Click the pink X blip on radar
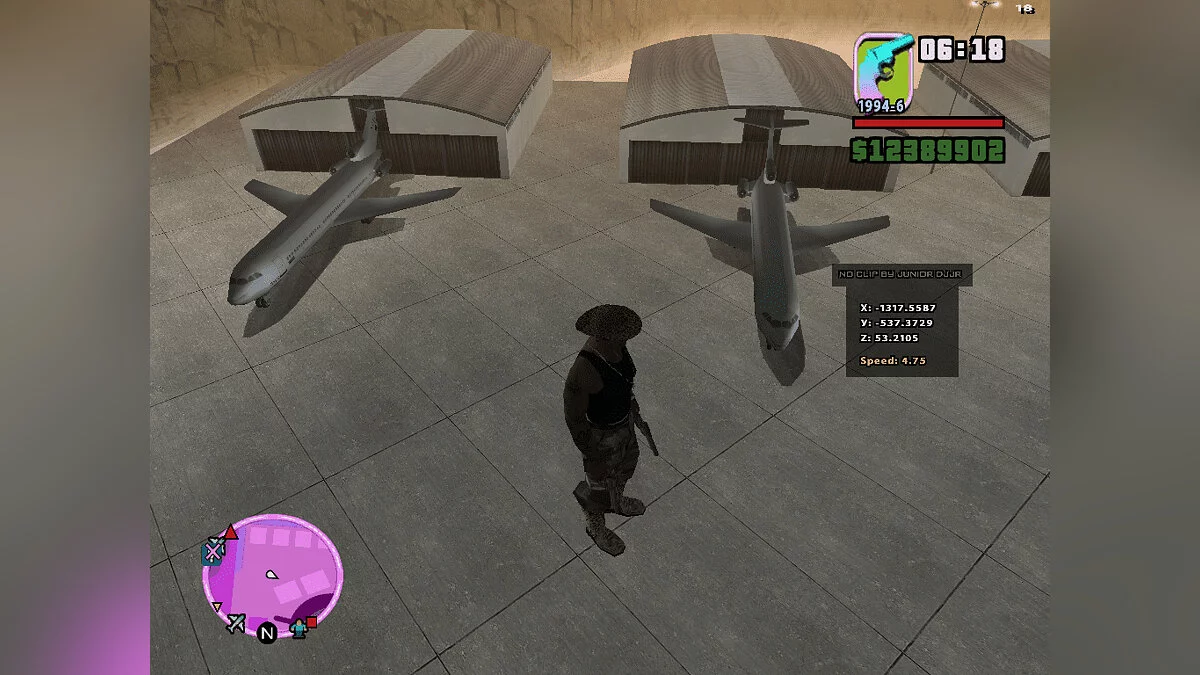The height and width of the screenshot is (675, 1200). click(214, 549)
